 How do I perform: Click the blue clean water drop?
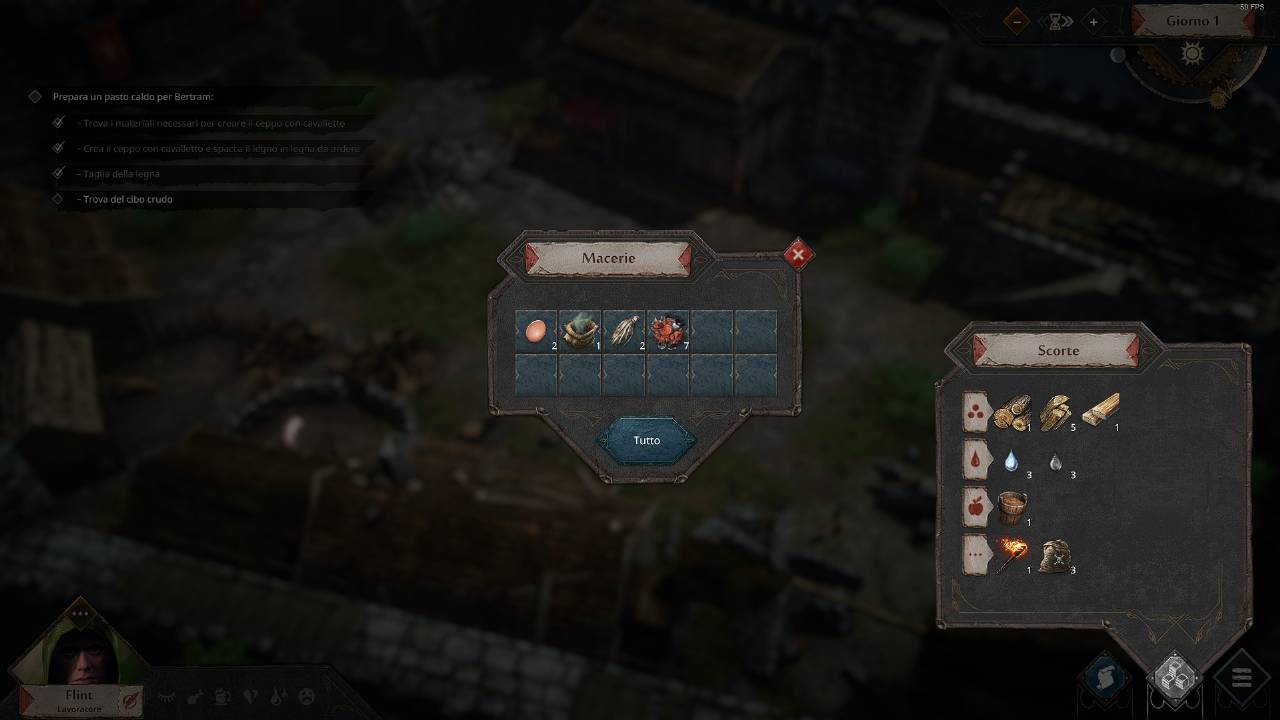(x=1011, y=461)
